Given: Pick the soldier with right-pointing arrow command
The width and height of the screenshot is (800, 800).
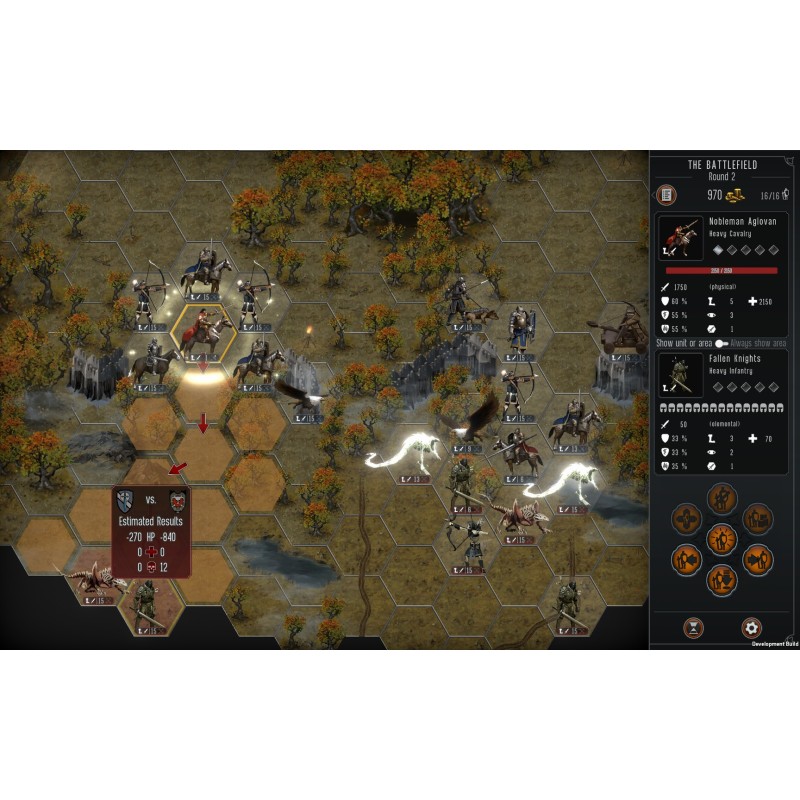Looking at the screenshot, I should click(x=757, y=559).
